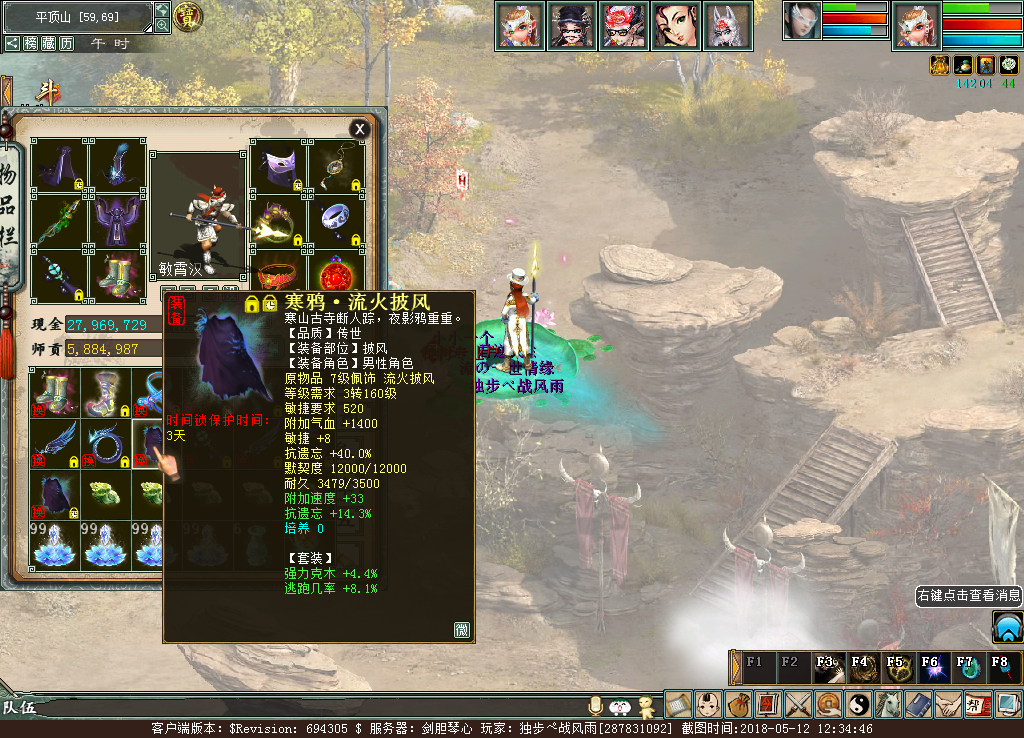
Task: Select the fox-masked teammate portrait
Action: (x=727, y=25)
